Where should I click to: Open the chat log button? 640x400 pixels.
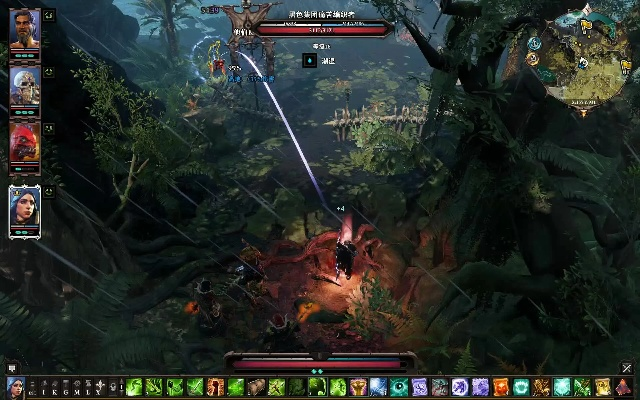pyautogui.click(x=12, y=367)
